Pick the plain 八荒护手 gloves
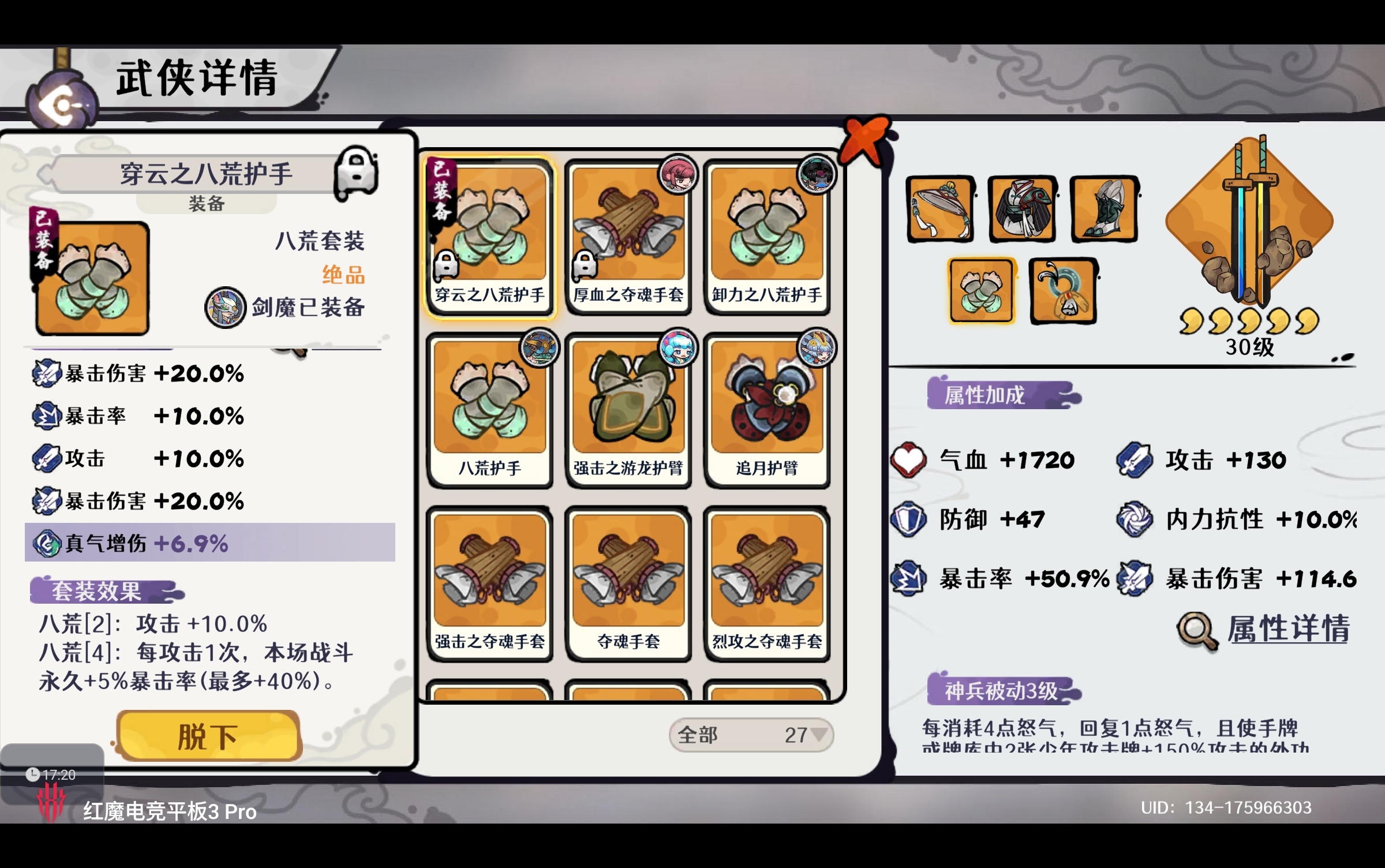This screenshot has width=1385, height=868. pyautogui.click(x=489, y=410)
